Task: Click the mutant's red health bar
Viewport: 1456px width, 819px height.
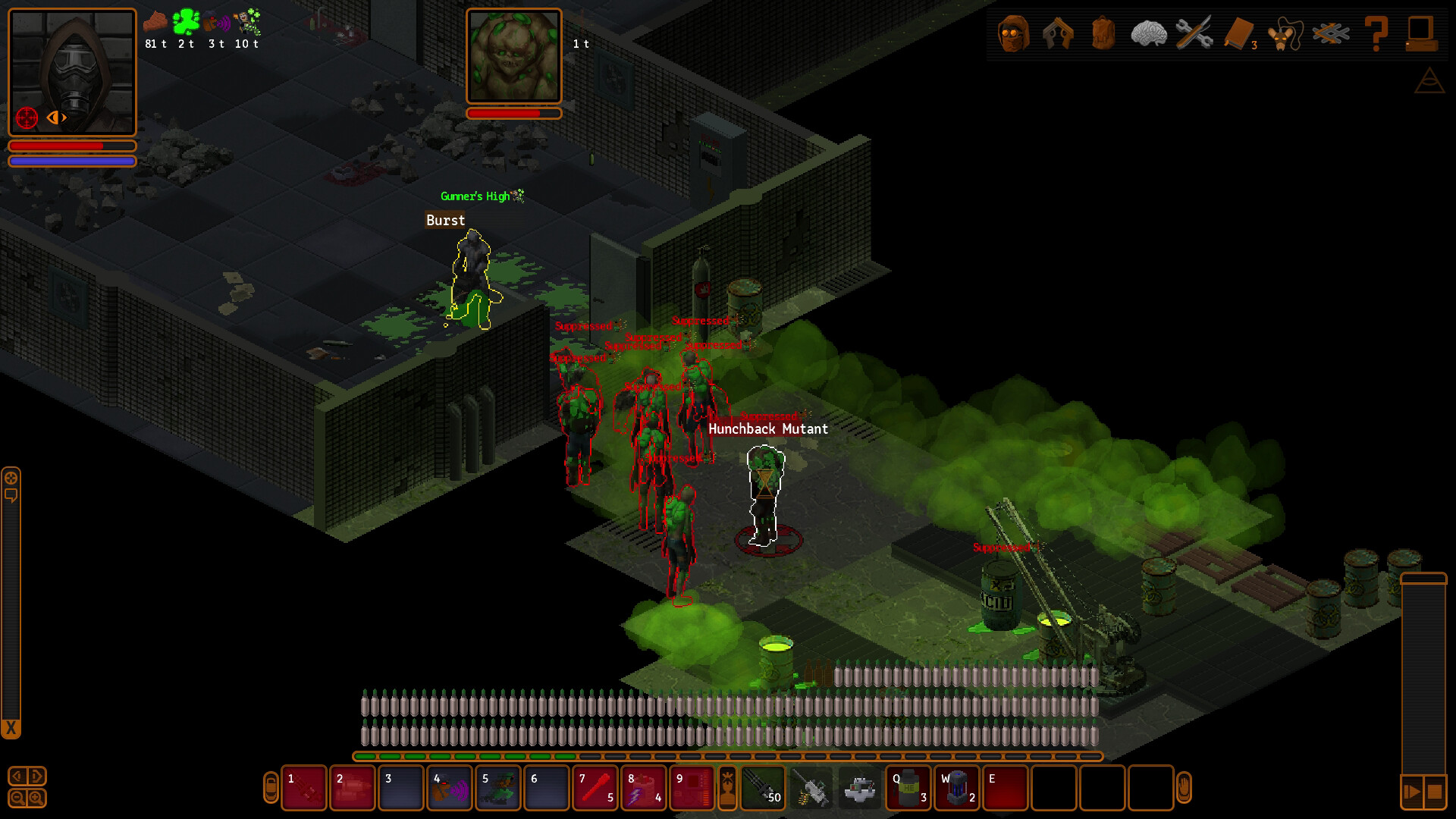Action: point(514,113)
